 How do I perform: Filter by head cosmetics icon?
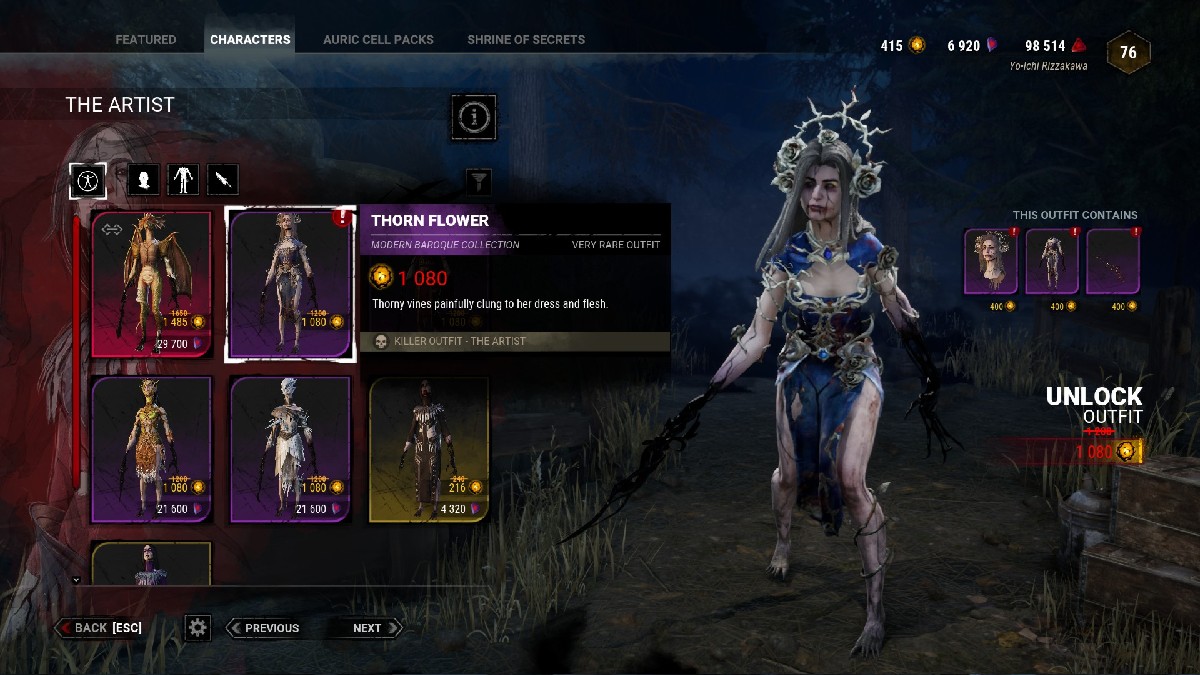[x=144, y=180]
